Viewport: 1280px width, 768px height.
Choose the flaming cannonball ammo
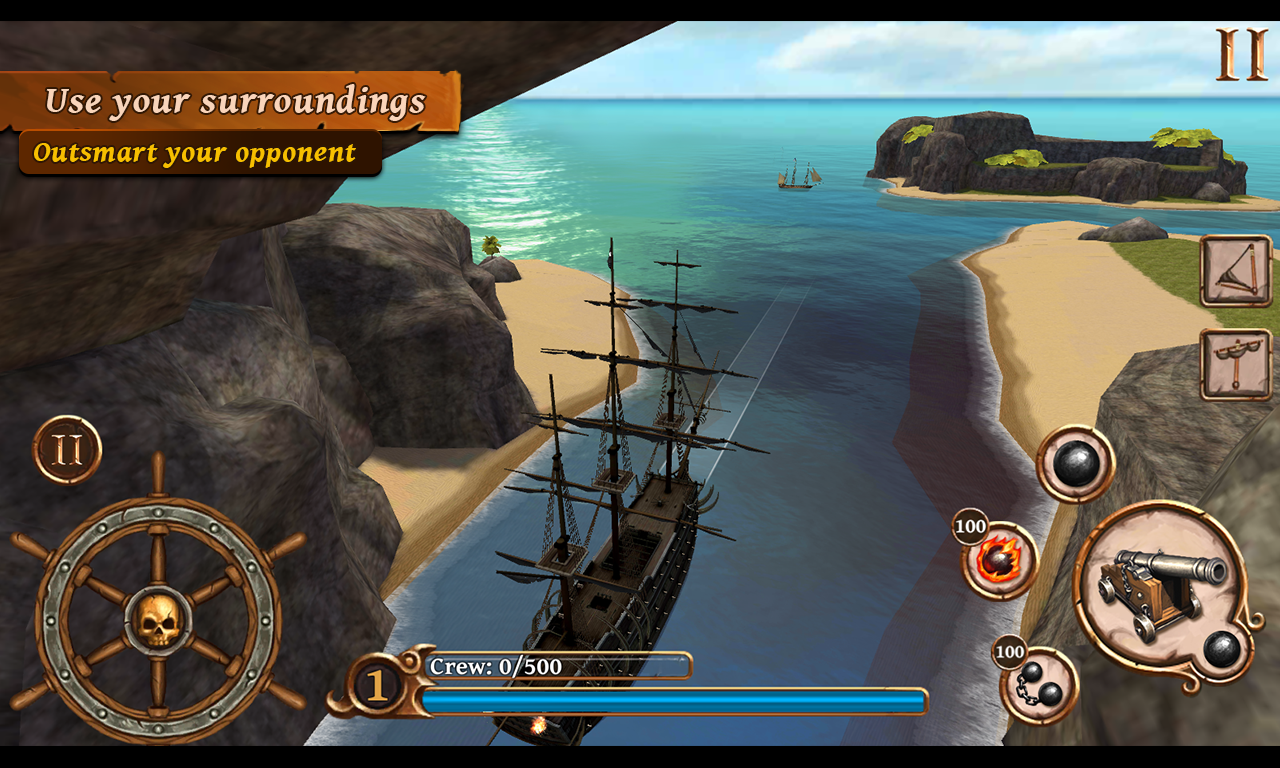[1000, 561]
